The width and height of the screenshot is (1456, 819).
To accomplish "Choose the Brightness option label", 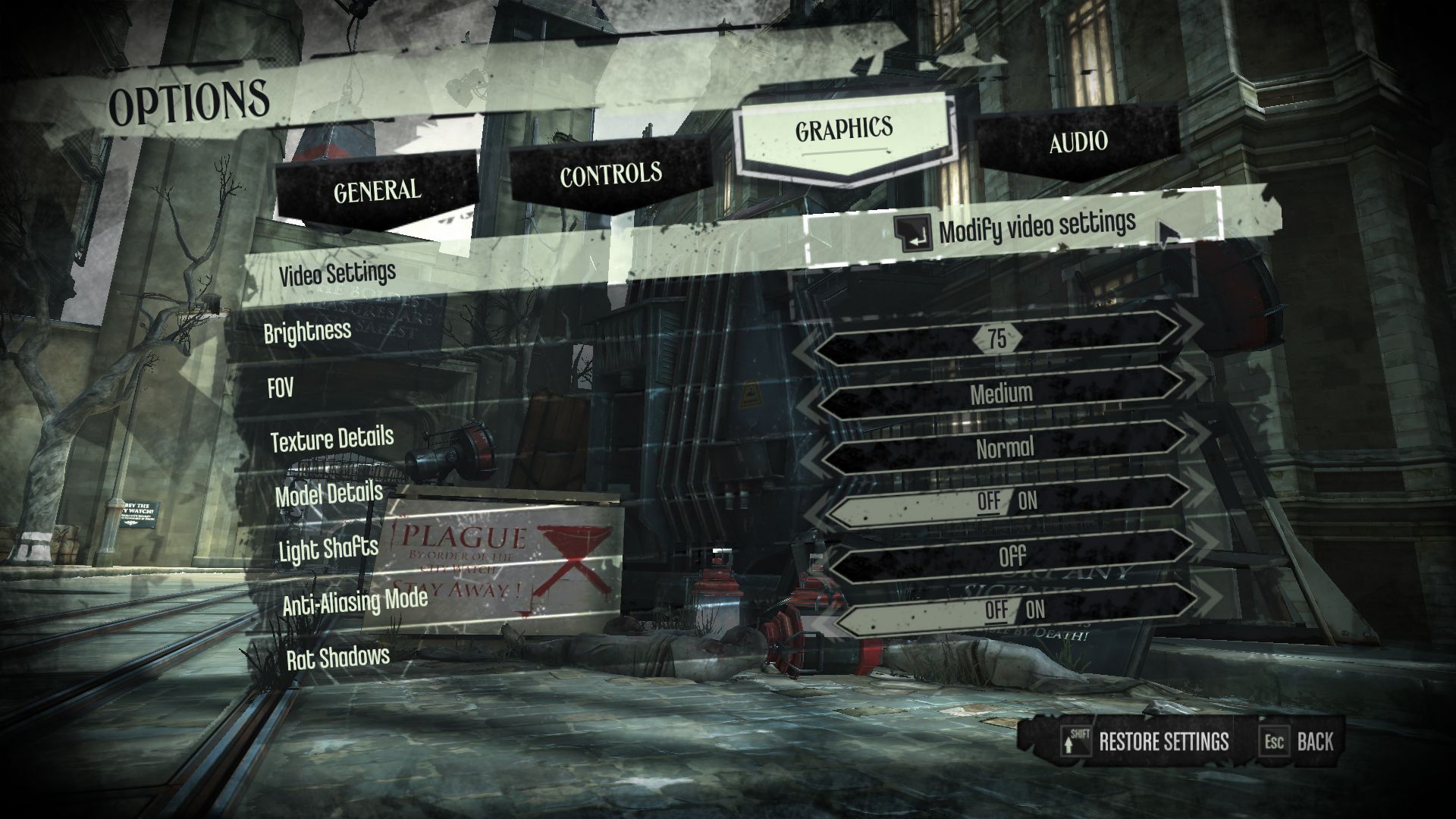I will coord(307,331).
